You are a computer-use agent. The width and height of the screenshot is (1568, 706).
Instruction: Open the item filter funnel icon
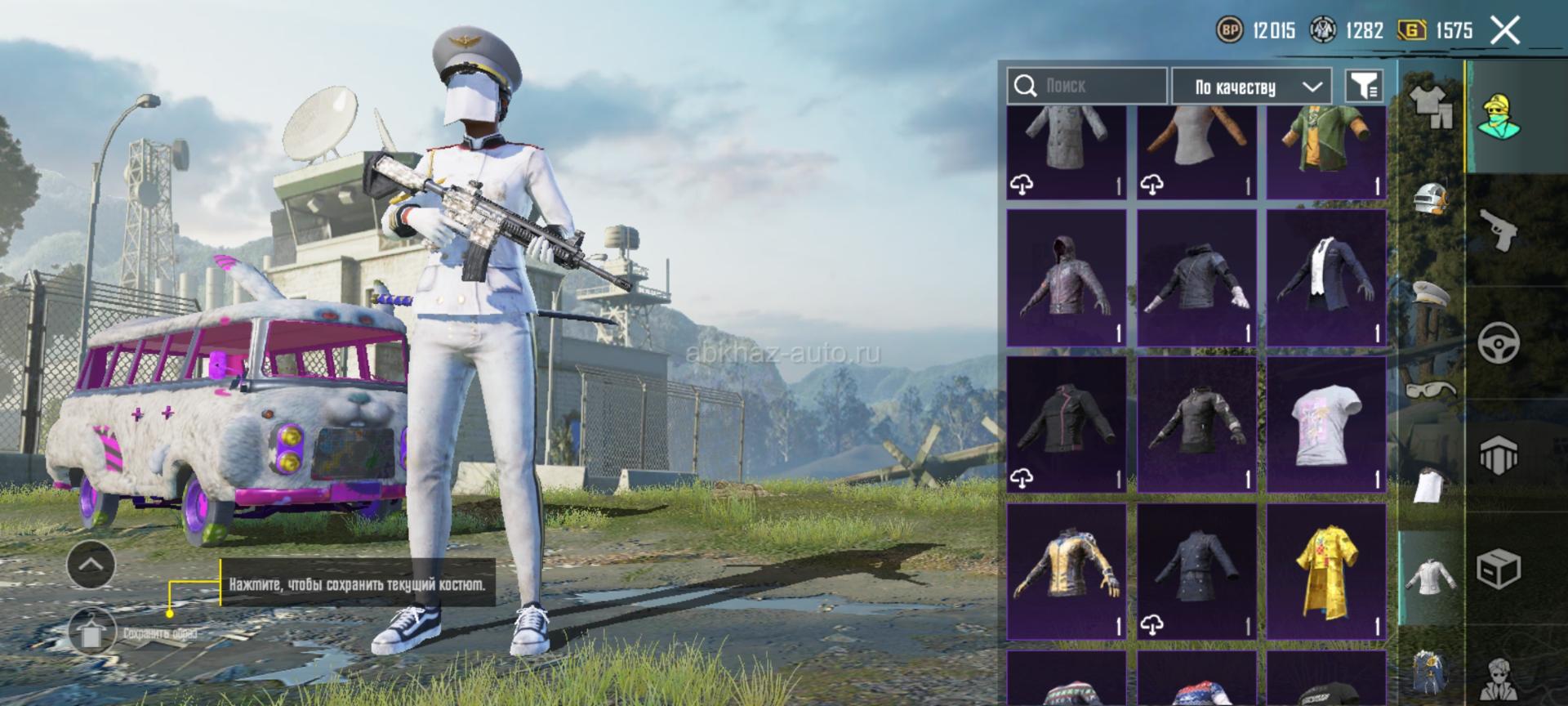[x=1364, y=86]
